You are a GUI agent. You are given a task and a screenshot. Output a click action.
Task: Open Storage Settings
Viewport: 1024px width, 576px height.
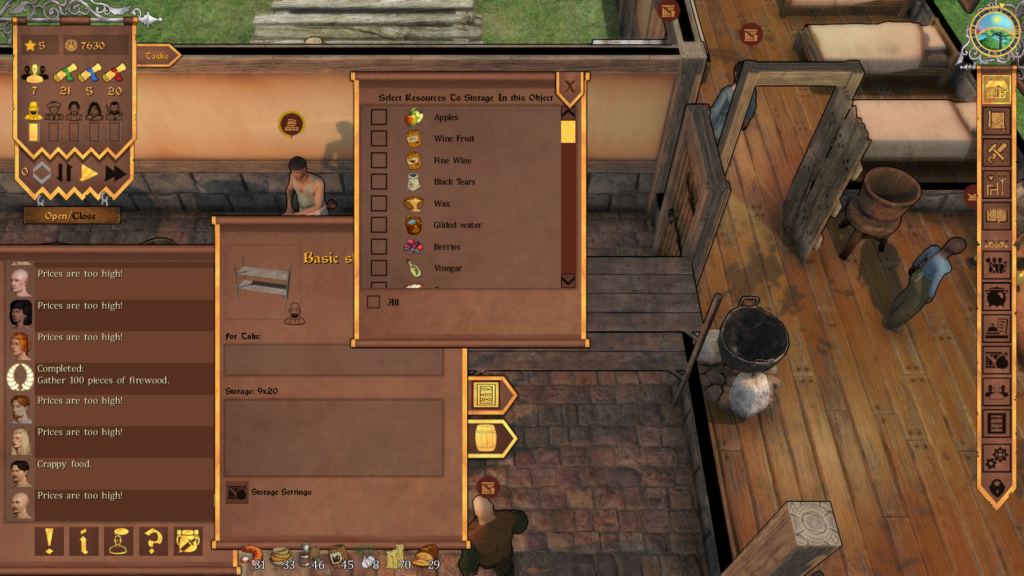click(x=237, y=492)
